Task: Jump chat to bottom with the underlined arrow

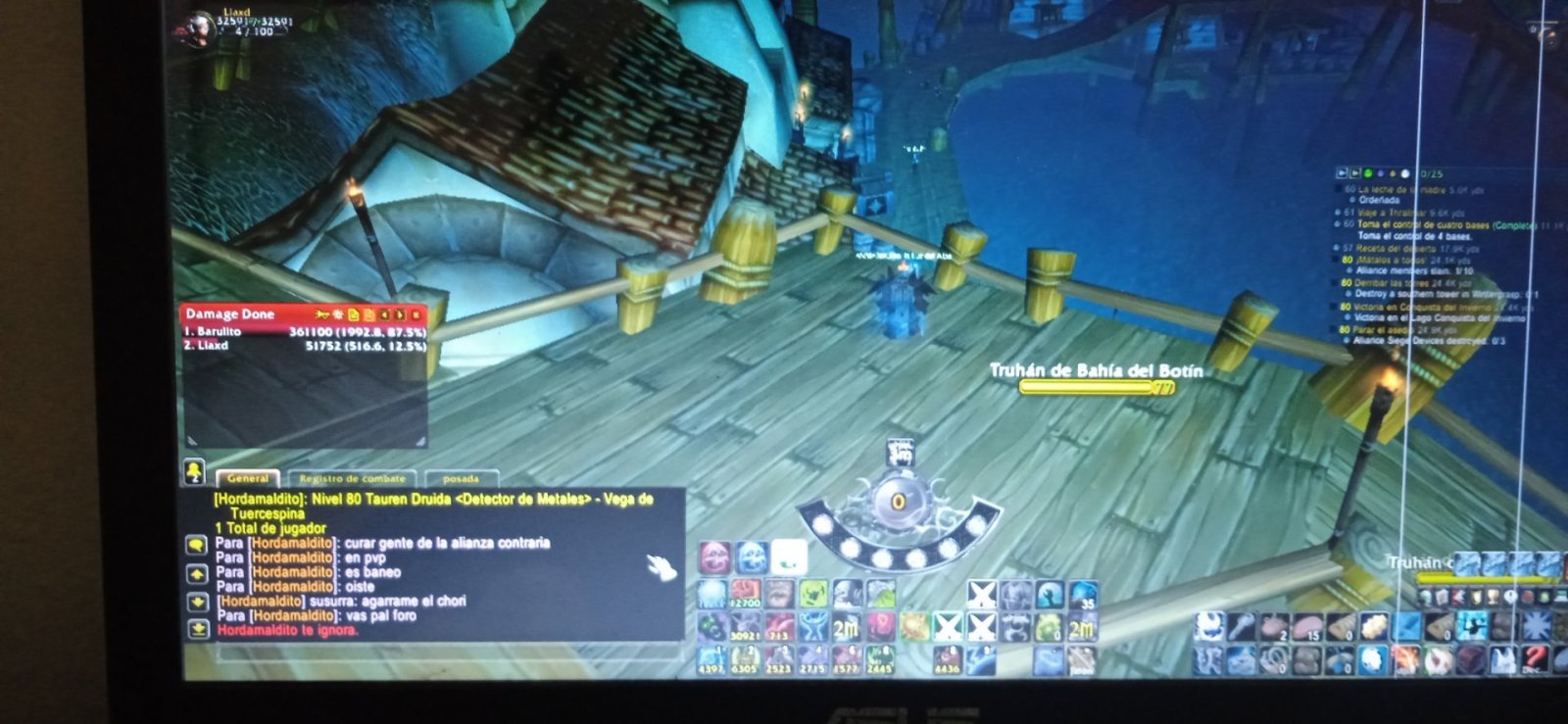Action: click(197, 630)
